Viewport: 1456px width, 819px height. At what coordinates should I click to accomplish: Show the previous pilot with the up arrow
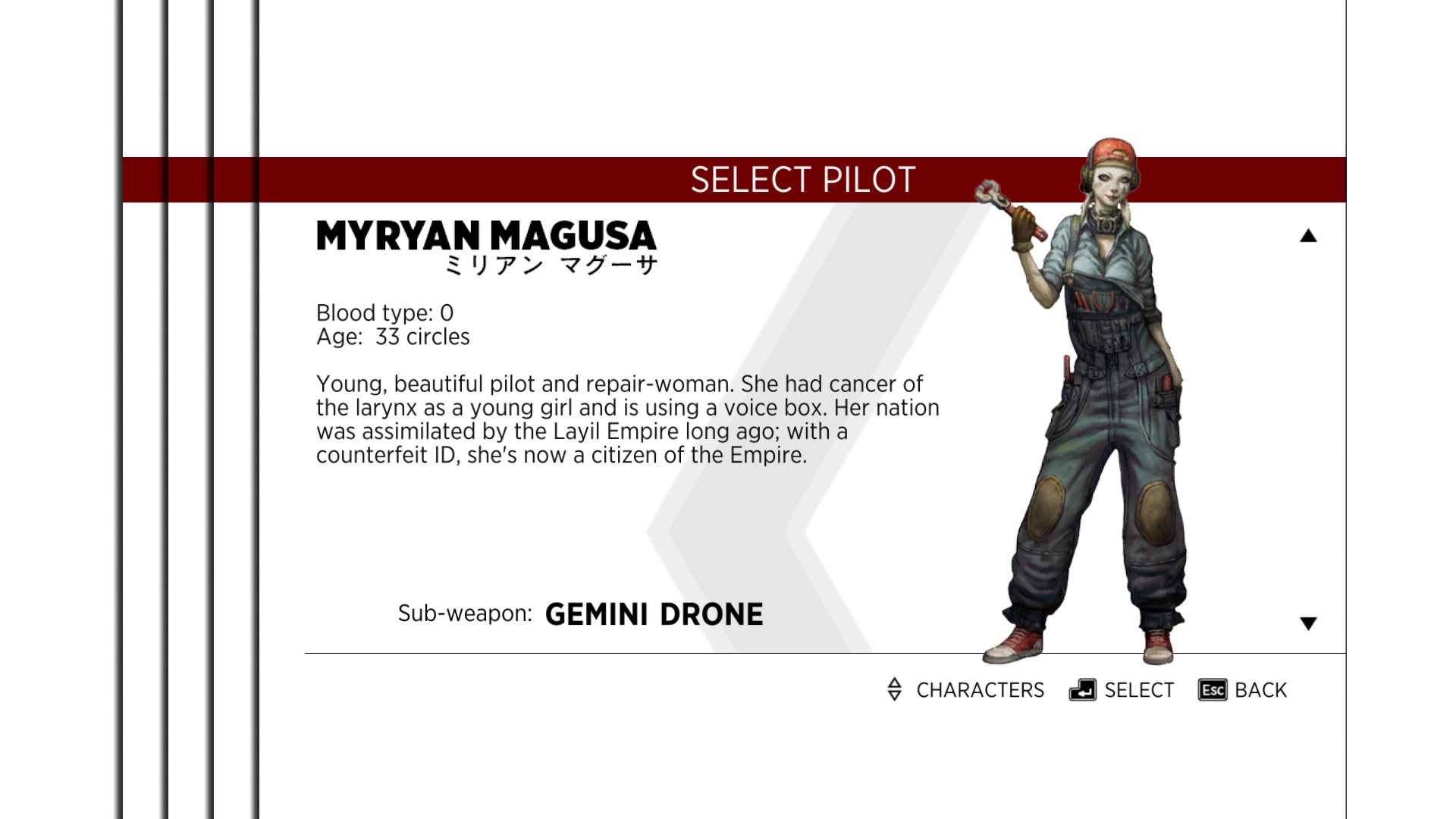(x=1308, y=236)
